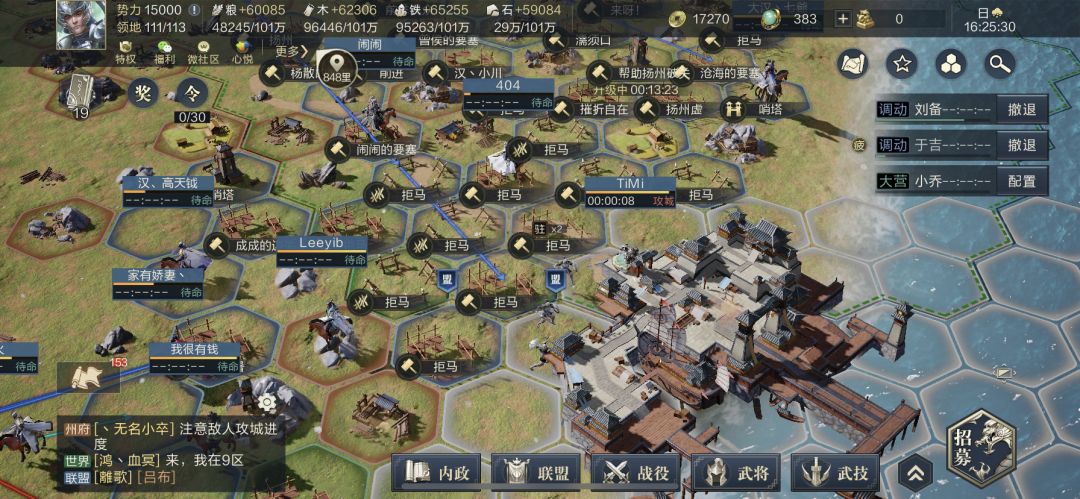Retreat 于吉's army with 撤退

(1020, 145)
